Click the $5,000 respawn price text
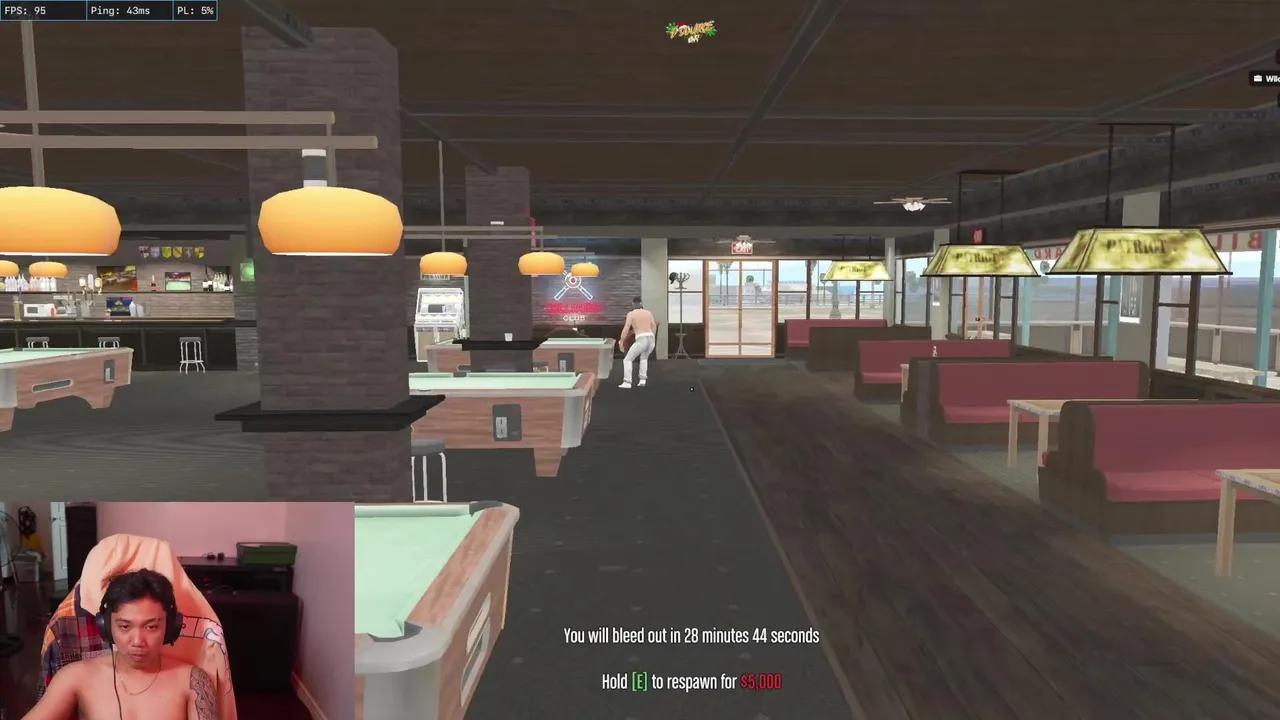 pyautogui.click(x=760, y=681)
